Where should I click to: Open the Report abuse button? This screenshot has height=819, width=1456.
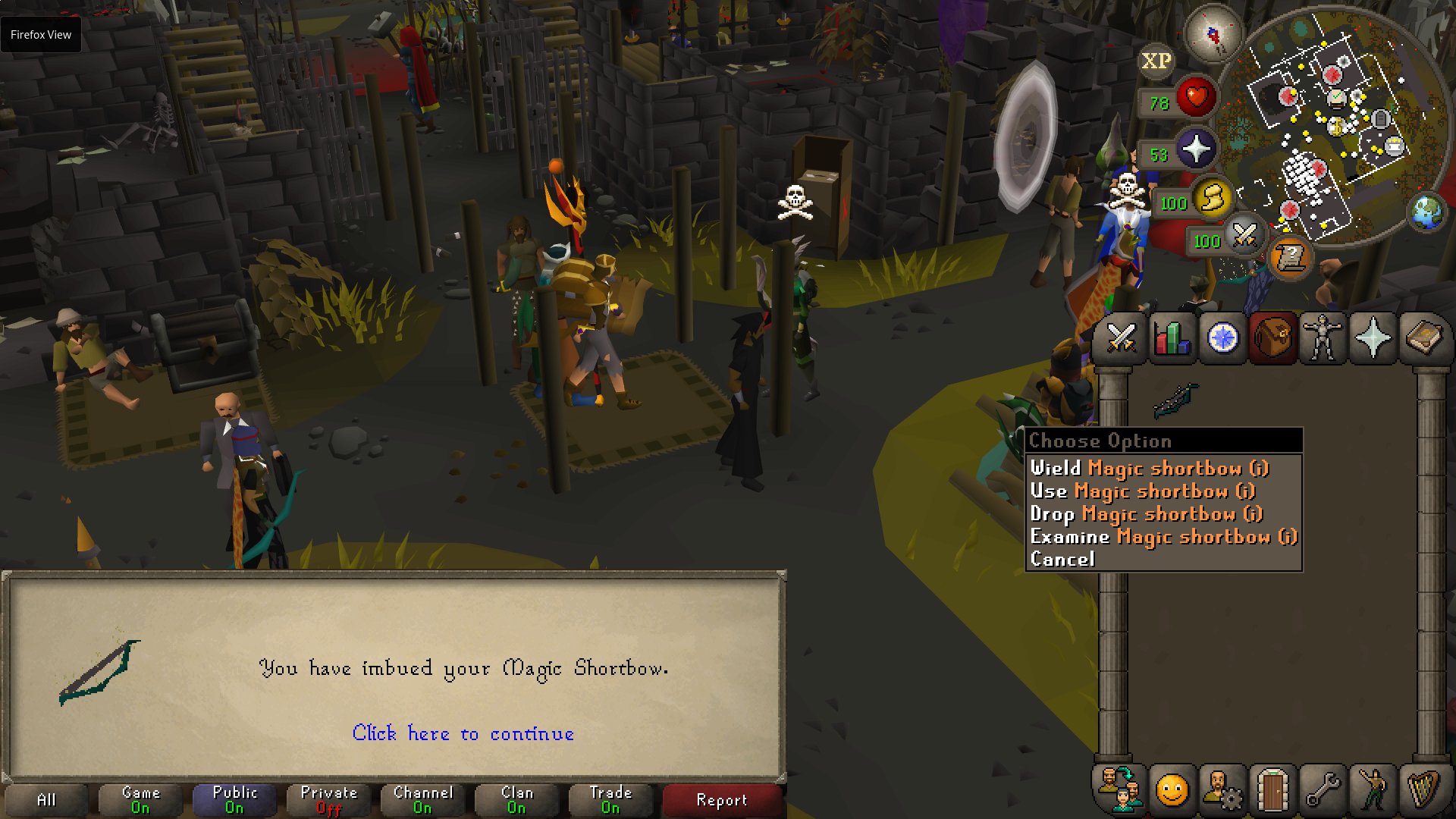pyautogui.click(x=721, y=800)
